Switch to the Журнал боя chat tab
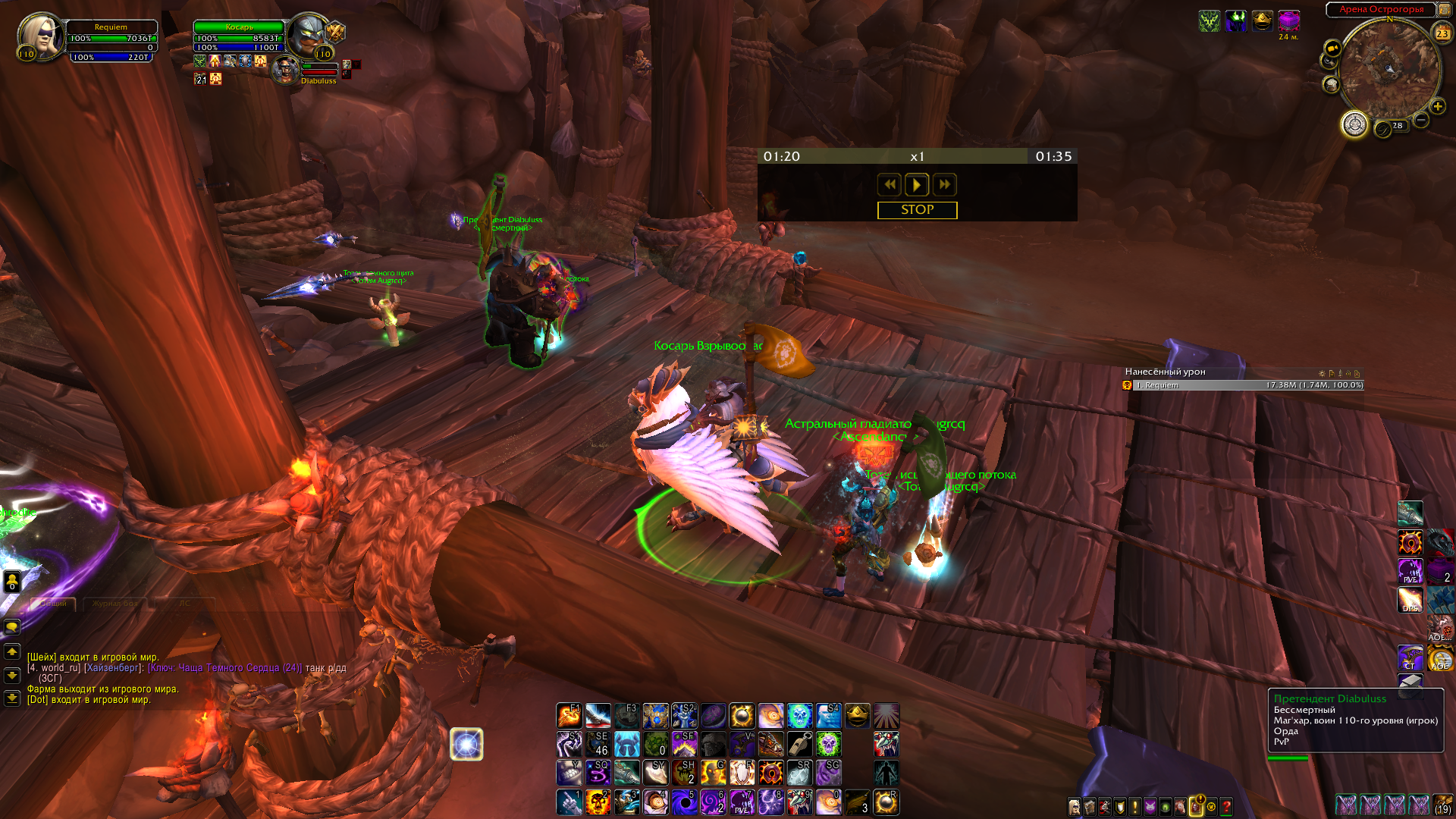The image size is (1456, 819). click(x=115, y=604)
